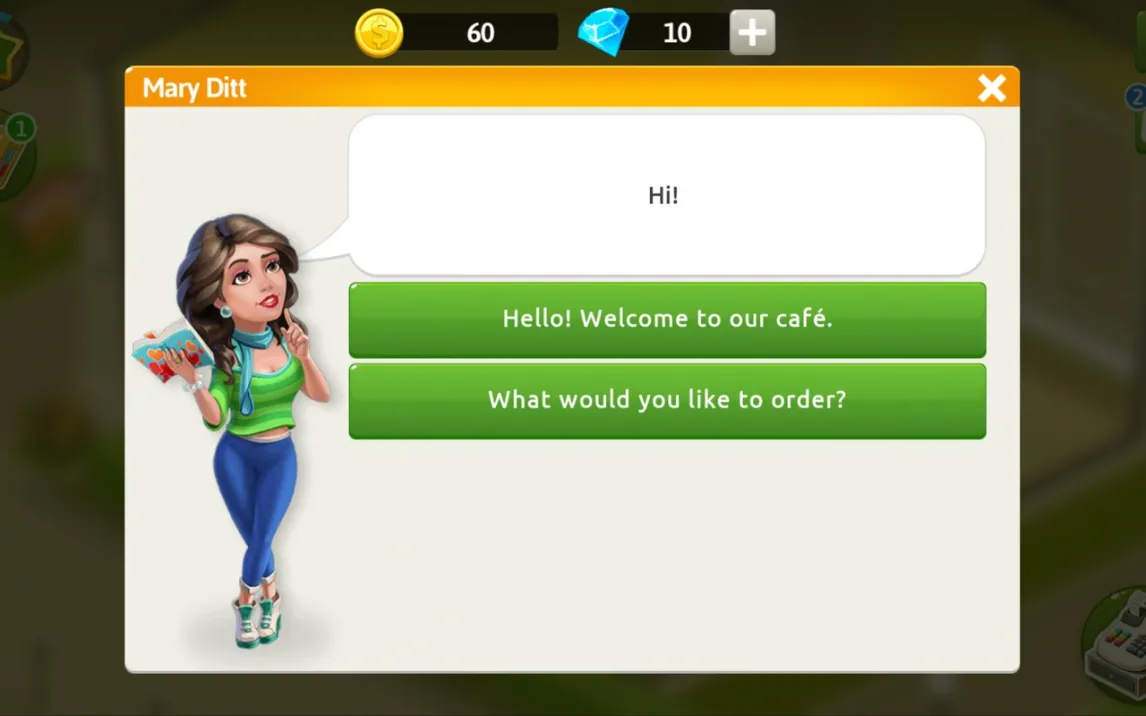The height and width of the screenshot is (716, 1146).
Task: Select "What would you like to order?" response
Action: pyautogui.click(x=667, y=400)
